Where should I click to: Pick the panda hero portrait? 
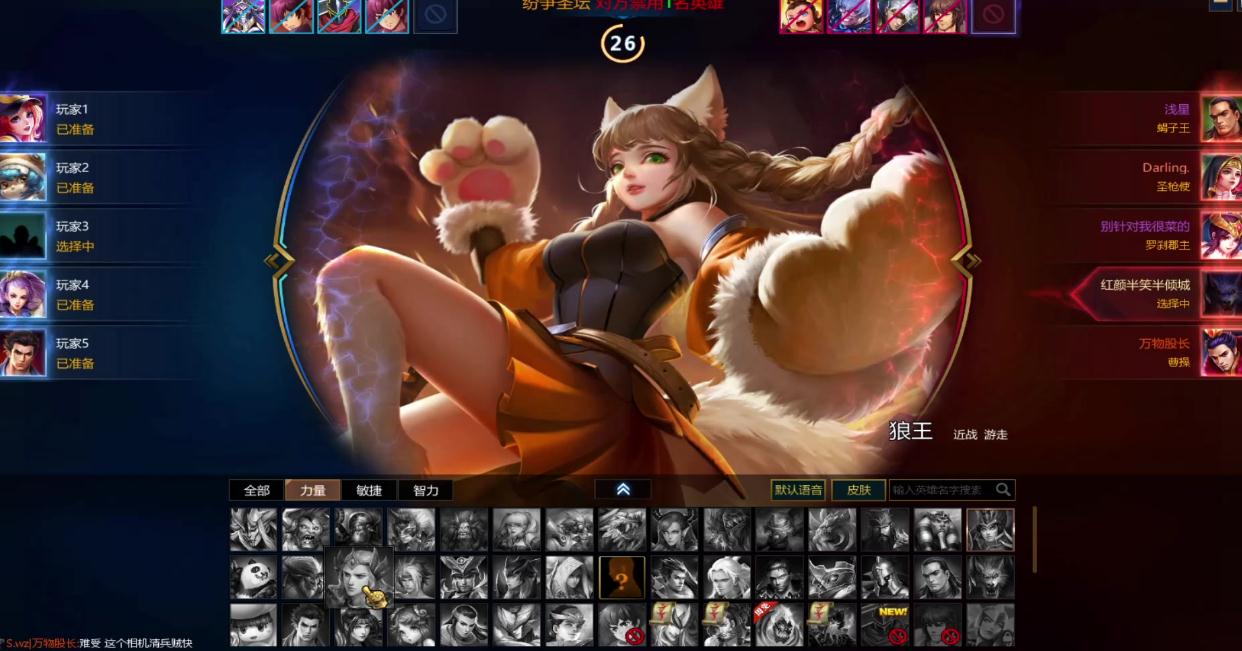(253, 577)
